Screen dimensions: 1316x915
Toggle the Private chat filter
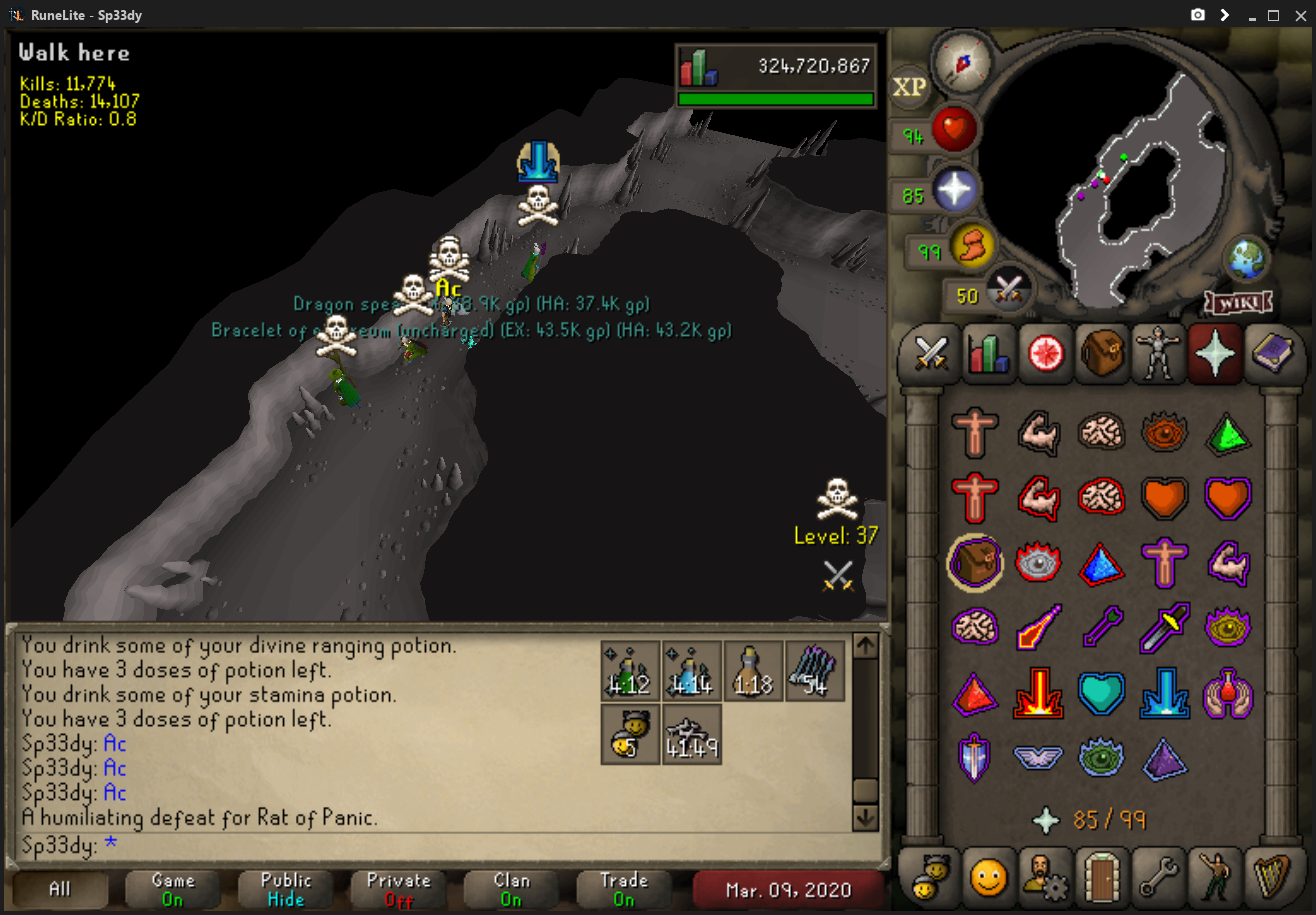tap(398, 888)
